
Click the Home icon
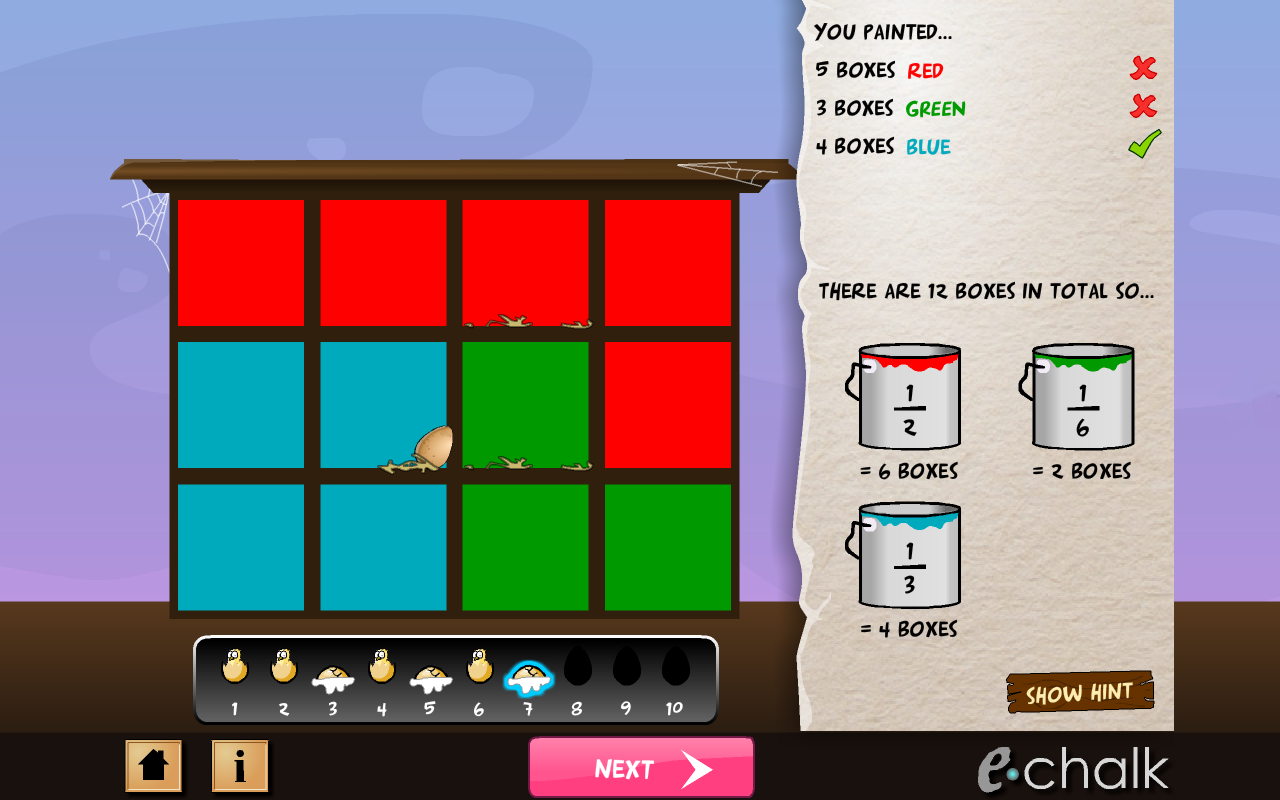[153, 764]
